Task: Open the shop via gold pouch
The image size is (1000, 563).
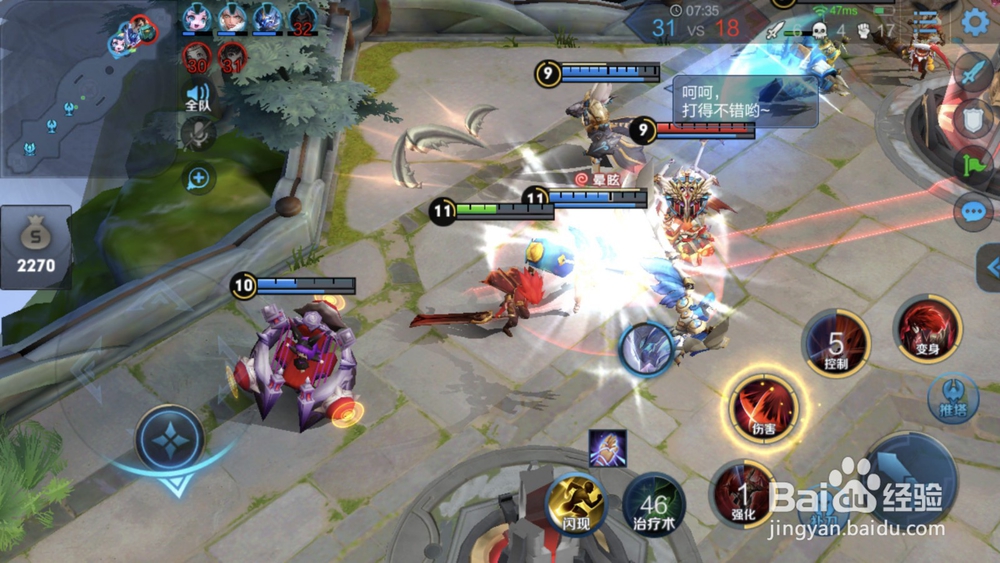Action: click(36, 247)
